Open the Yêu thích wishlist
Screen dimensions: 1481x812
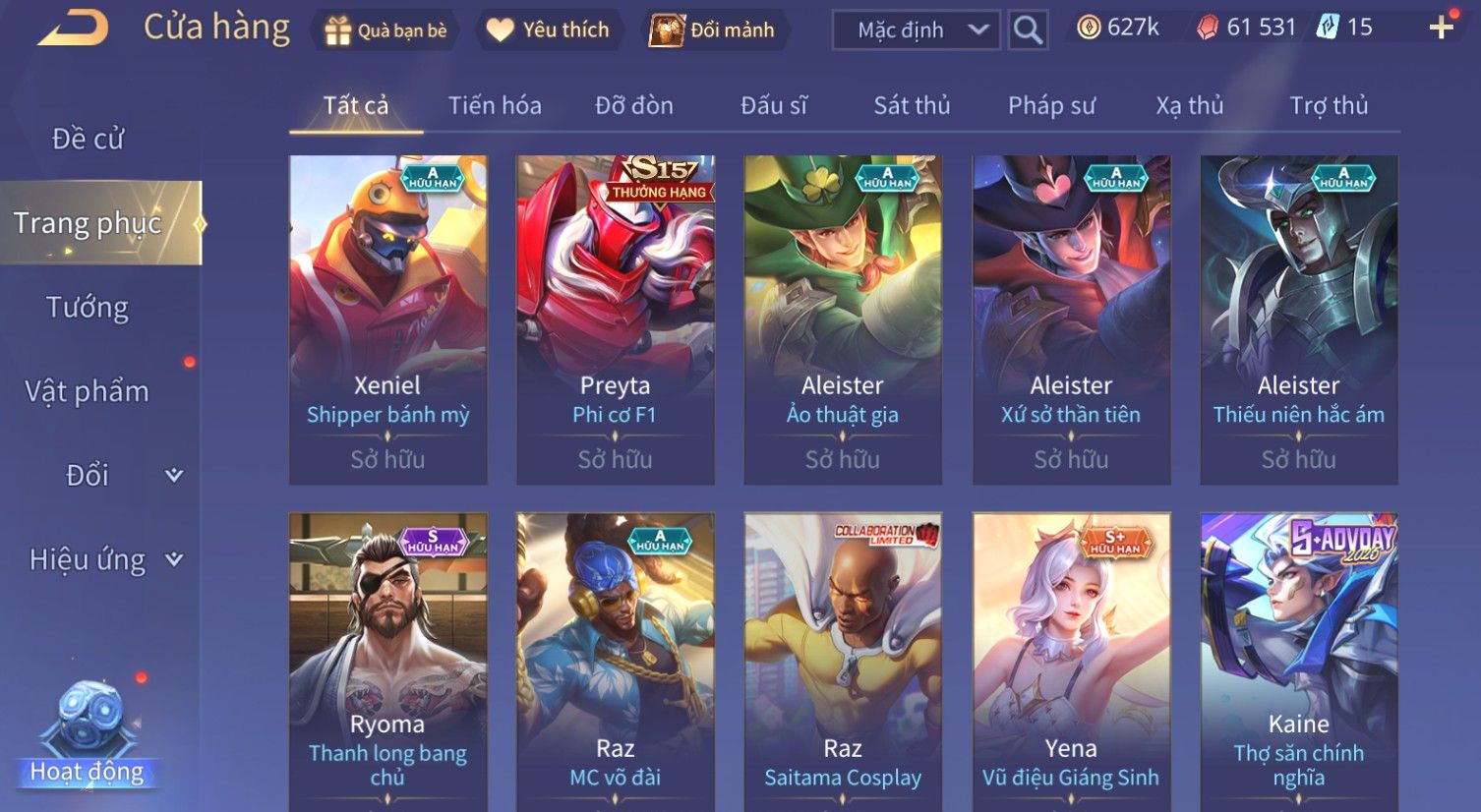(x=550, y=30)
